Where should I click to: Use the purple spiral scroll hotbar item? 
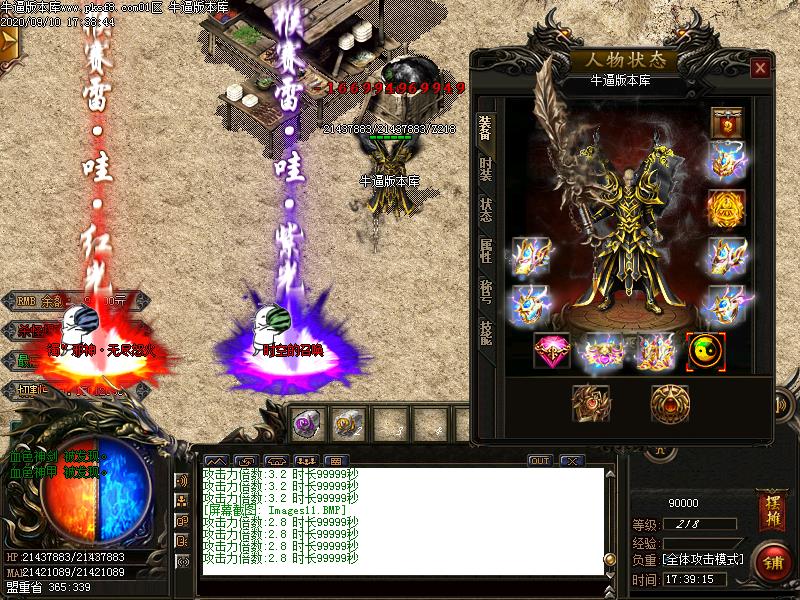306,424
